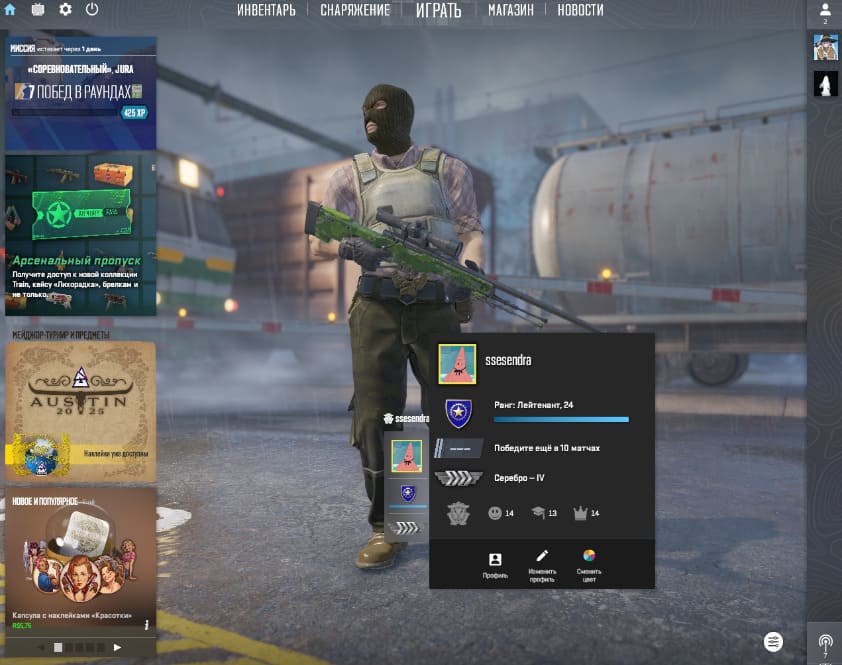Open the Магазин tab
842x665 pixels.
pos(510,10)
